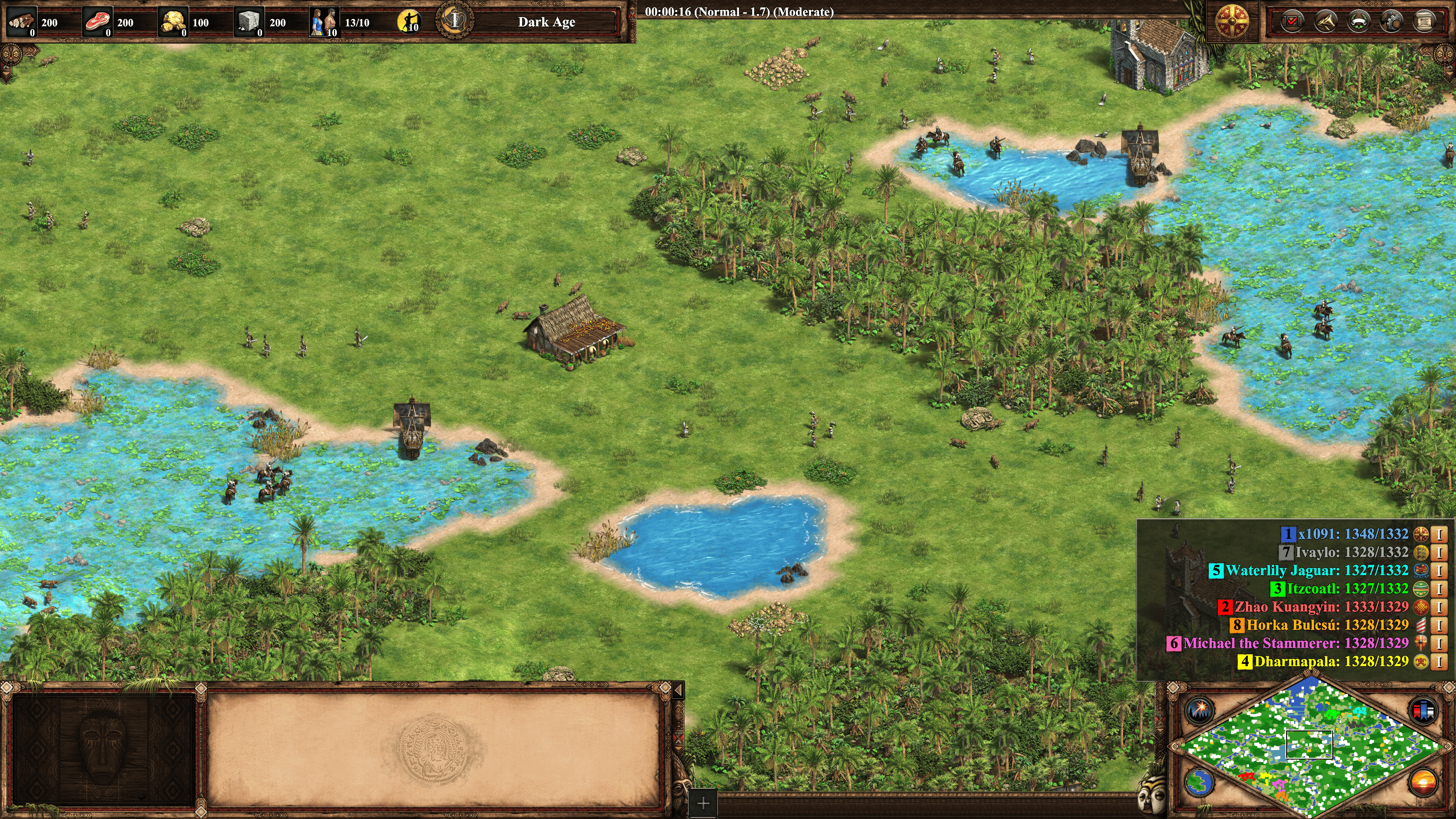The width and height of the screenshot is (1456, 819).
Task: Click the plus button below command panel
Action: point(703,803)
